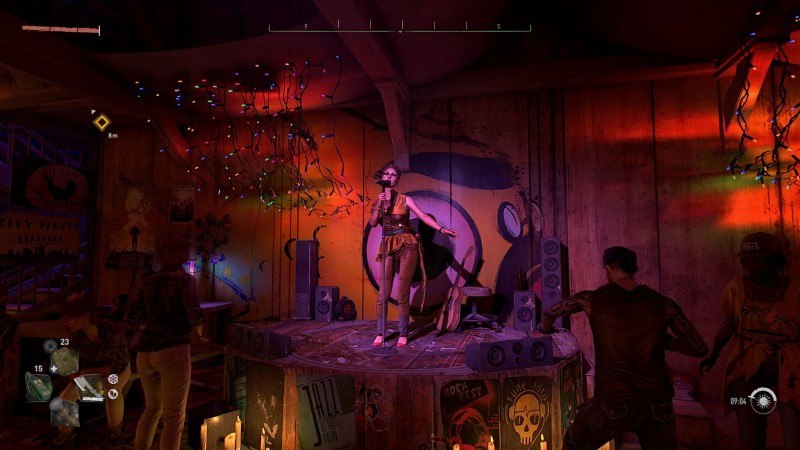800x450 pixels.
Task: Select the bandage healing item slot
Action: [x=66, y=362]
